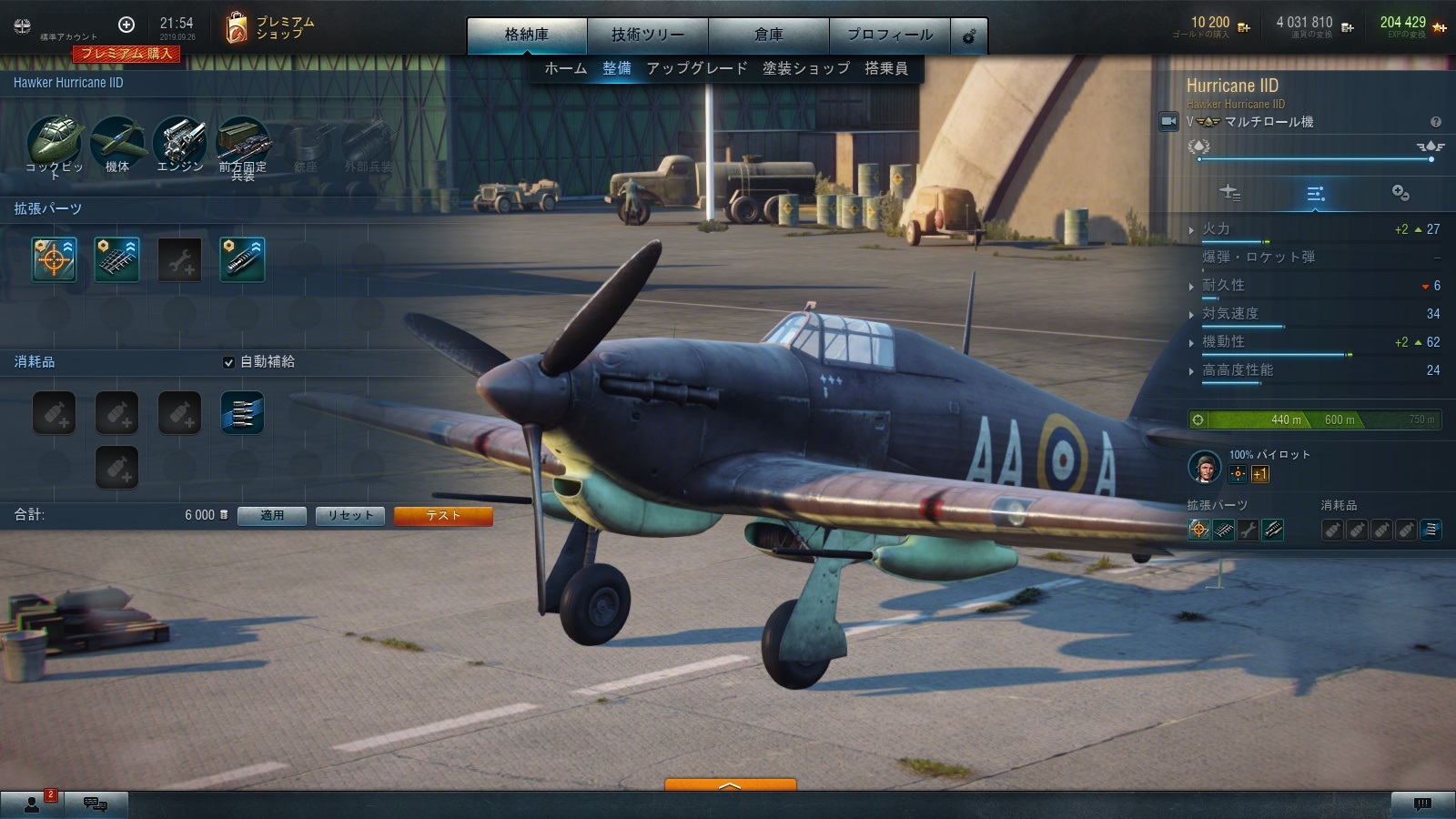Open the 格納庫 hangar tab
The width and height of the screenshot is (1456, 819).
tap(527, 35)
